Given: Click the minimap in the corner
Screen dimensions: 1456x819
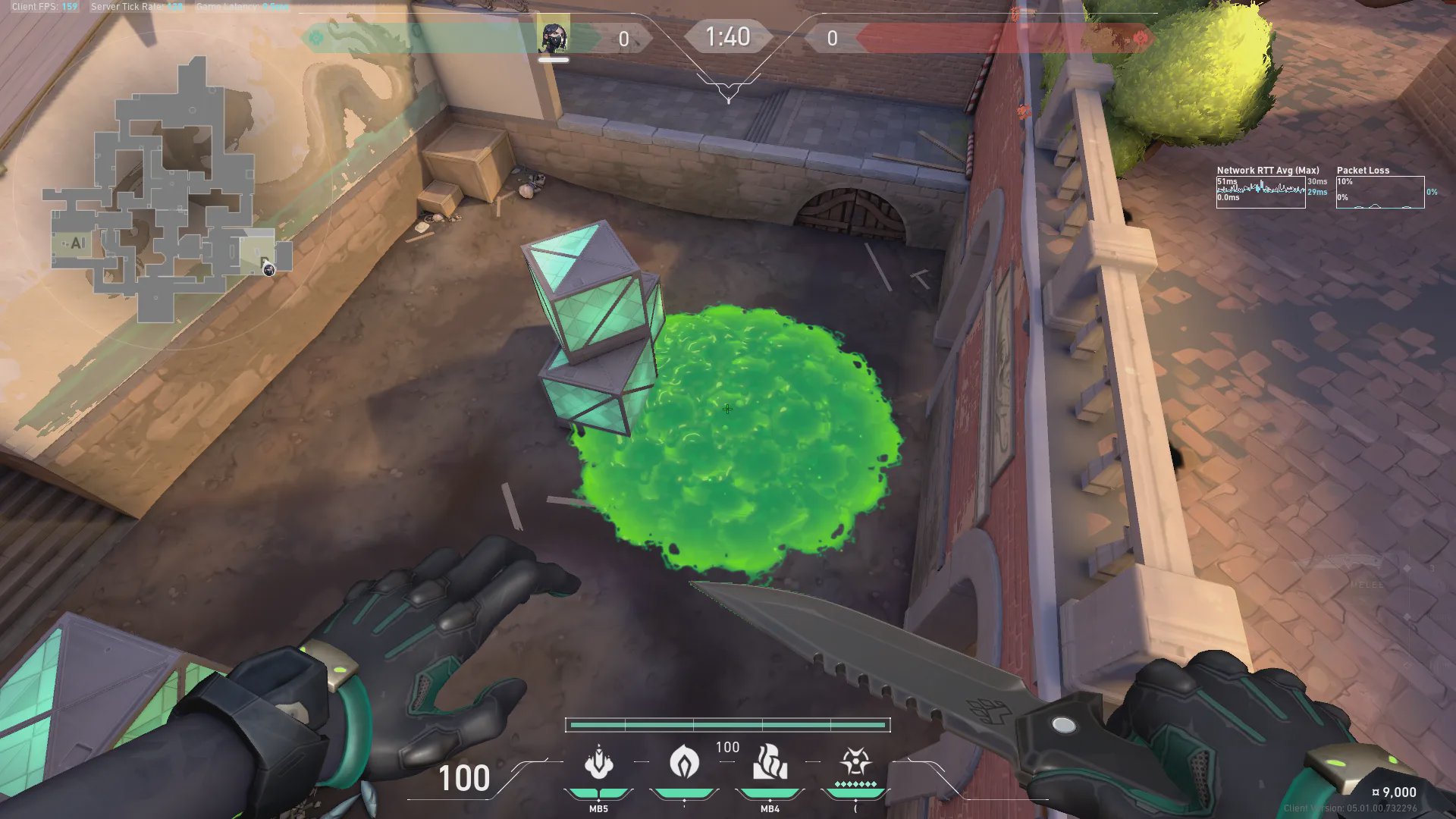Looking at the screenshot, I should click(x=168, y=190).
